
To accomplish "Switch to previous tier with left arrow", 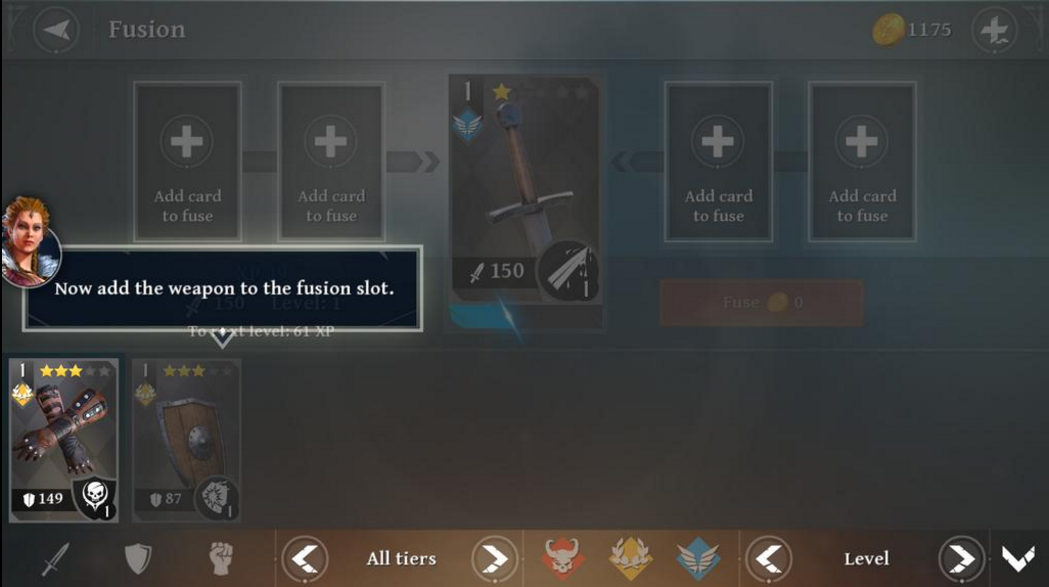I will (x=305, y=558).
